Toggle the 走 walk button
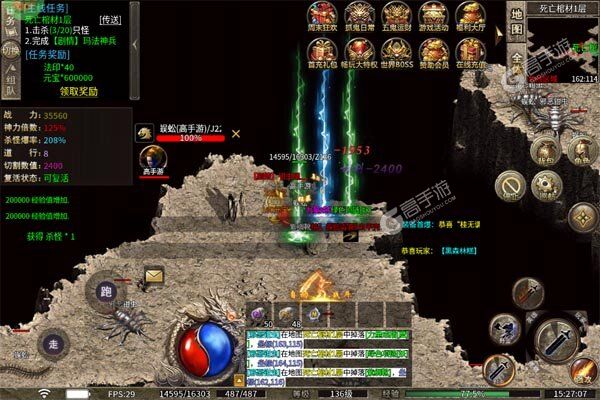This screenshot has width=600, height=400. click(x=52, y=343)
